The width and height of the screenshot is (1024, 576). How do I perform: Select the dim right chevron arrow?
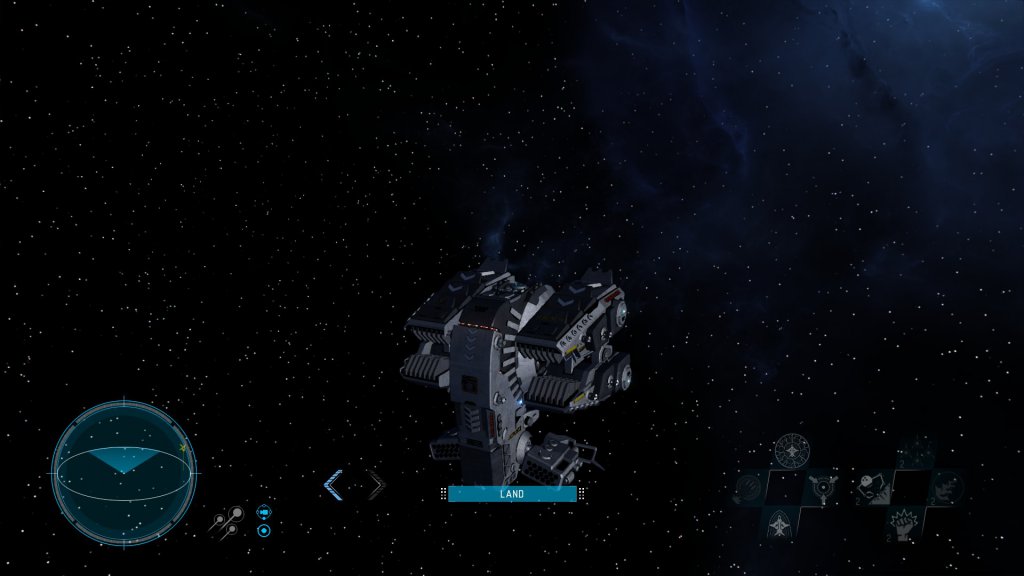pos(374,486)
